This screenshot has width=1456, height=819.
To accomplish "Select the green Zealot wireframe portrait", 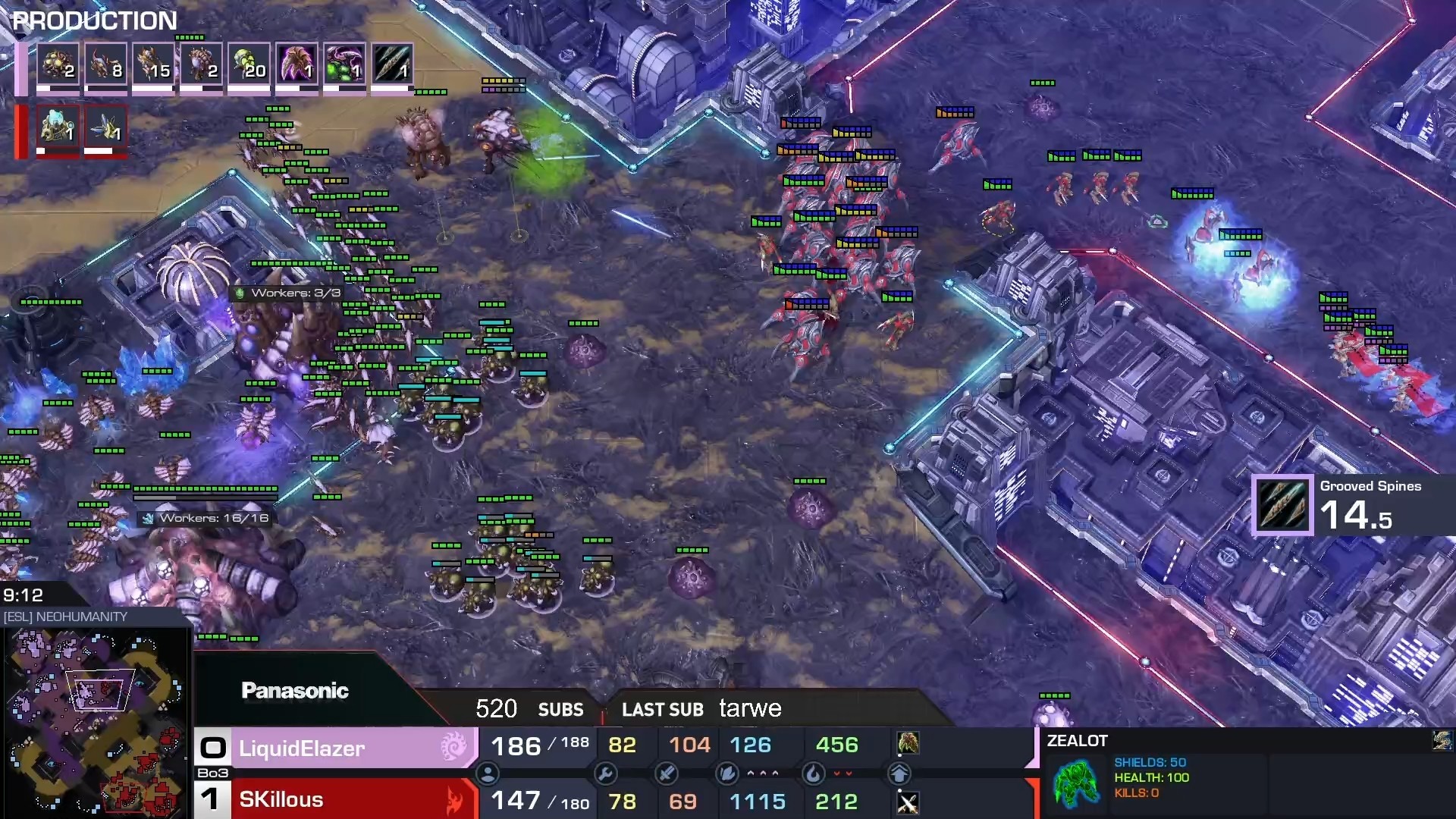I will click(1076, 783).
